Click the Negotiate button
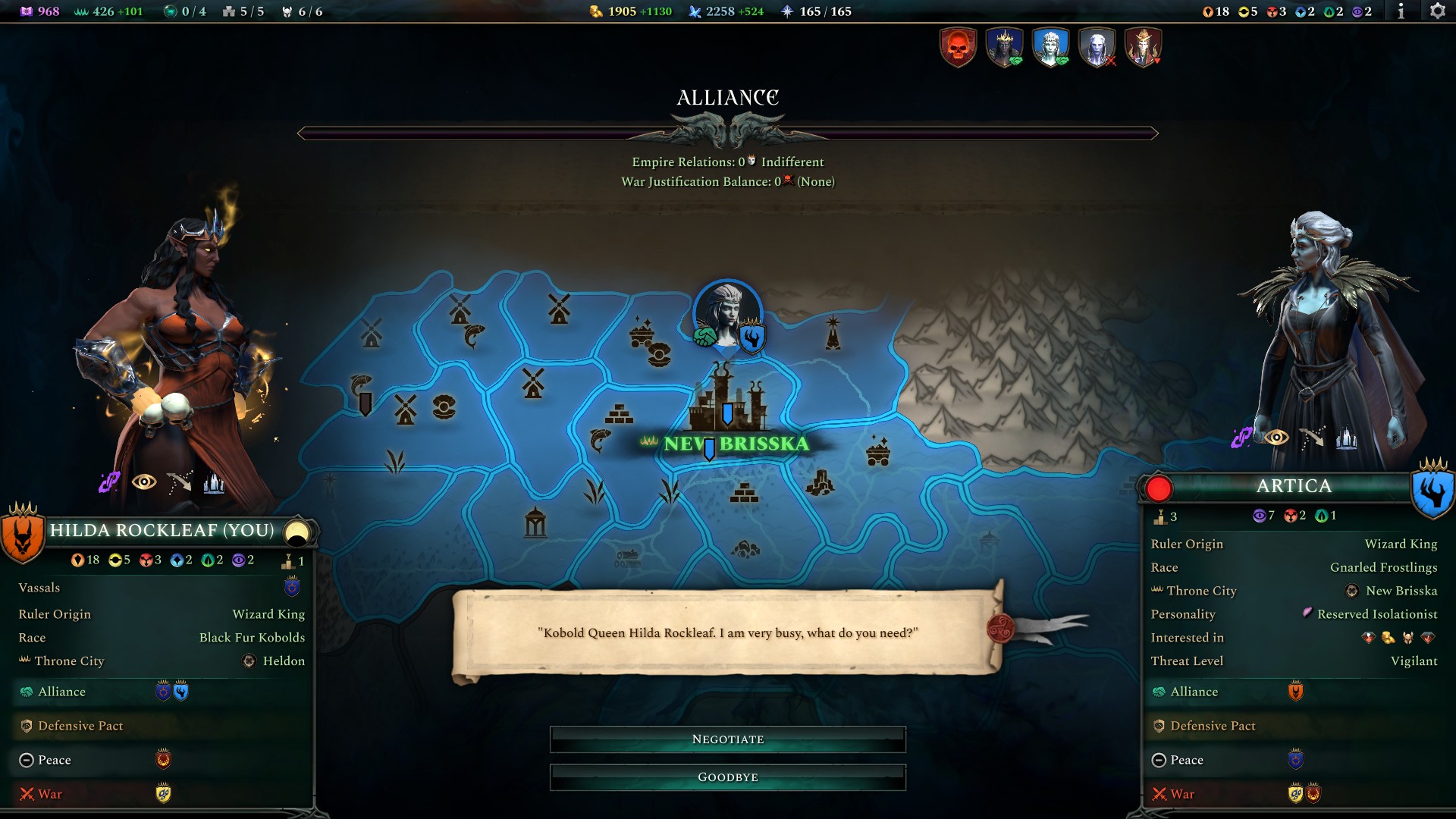1456x819 pixels. coord(727,739)
